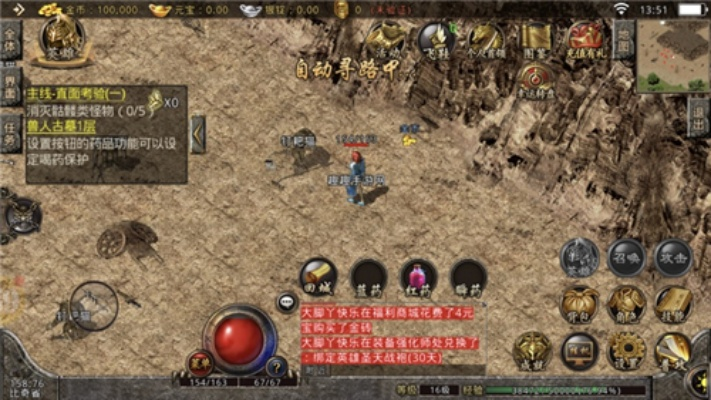Open the 幸运转盘 lucky wheel icon
711x400 pixels.
(x=536, y=78)
